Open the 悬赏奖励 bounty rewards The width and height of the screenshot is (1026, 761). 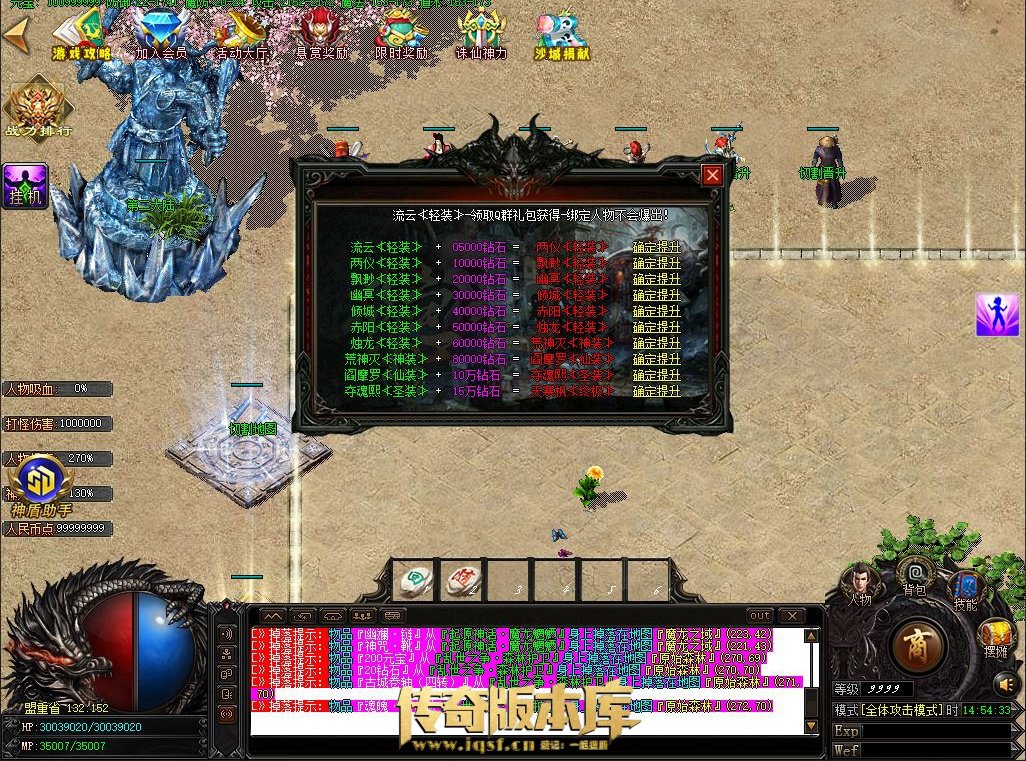(x=321, y=37)
